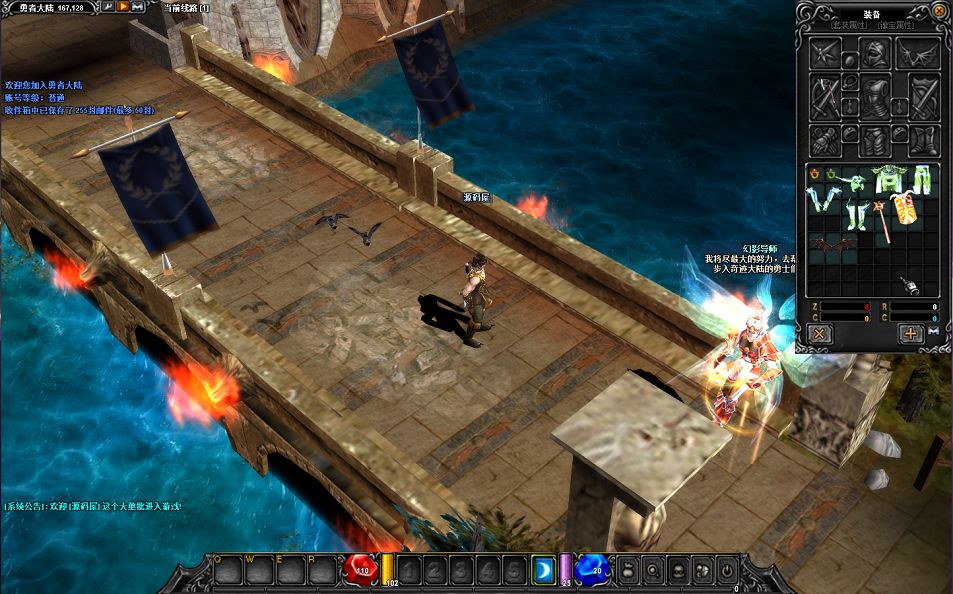Click the blue M button in top bar

click(x=137, y=7)
